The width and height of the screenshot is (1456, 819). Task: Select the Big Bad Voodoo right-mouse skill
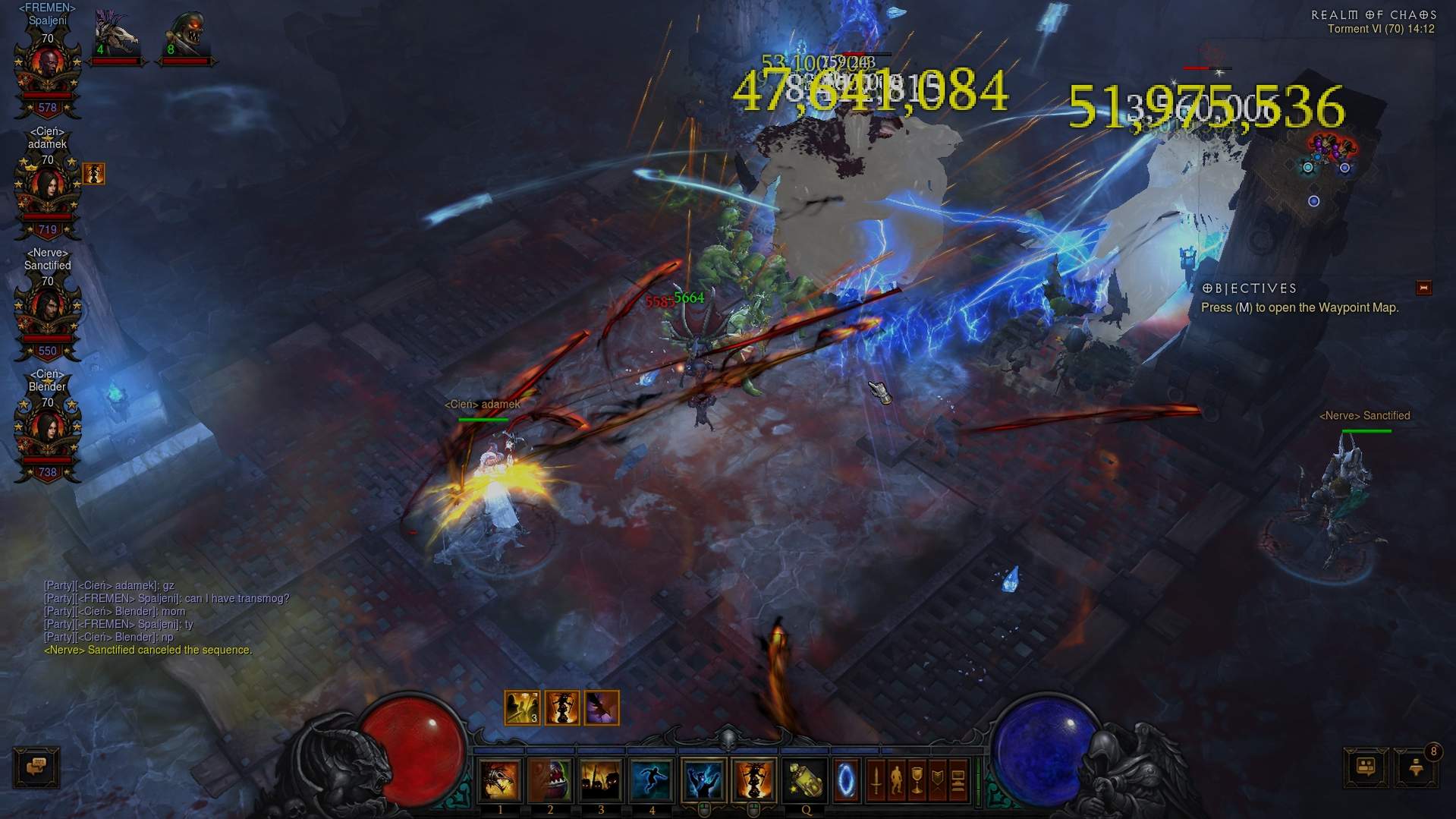coord(753,780)
